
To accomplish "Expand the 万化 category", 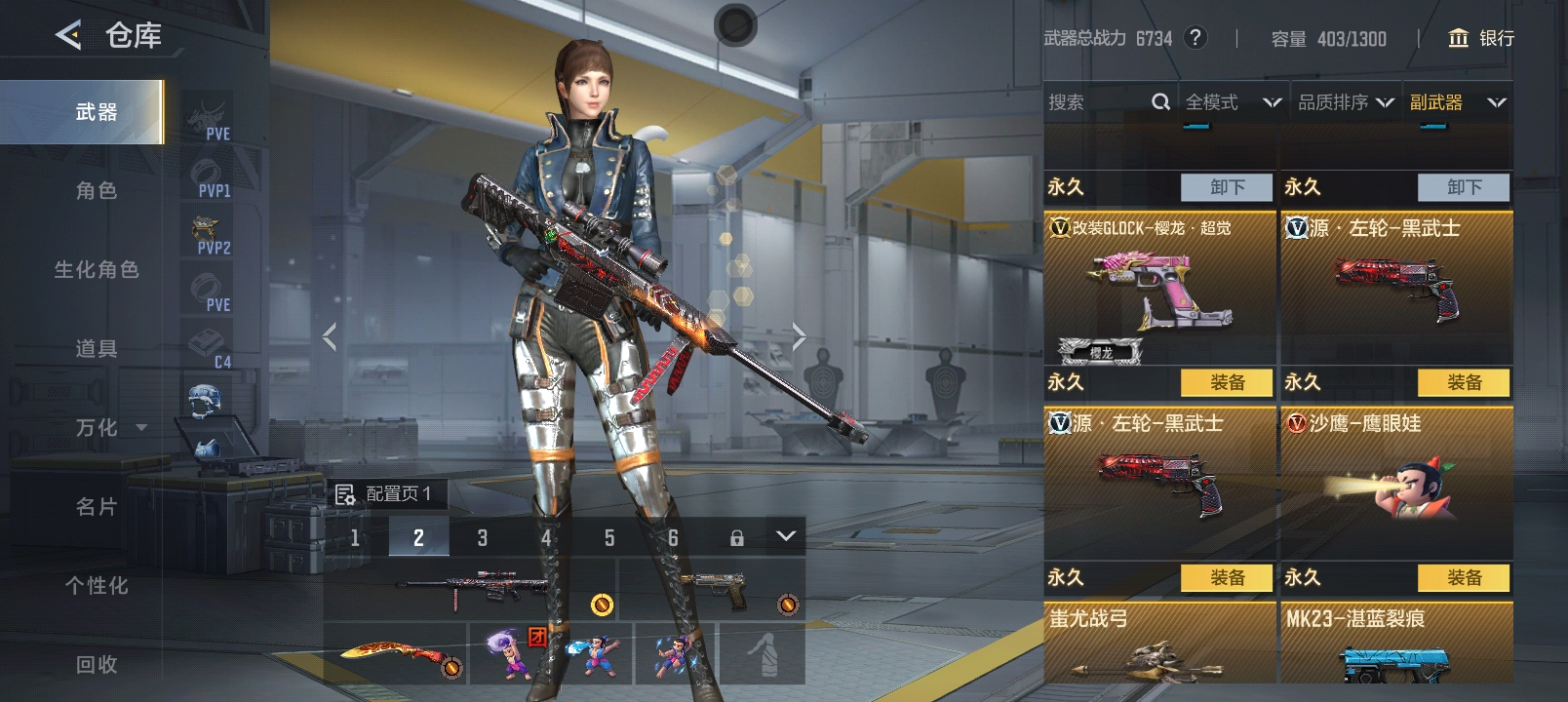I will 109,428.
